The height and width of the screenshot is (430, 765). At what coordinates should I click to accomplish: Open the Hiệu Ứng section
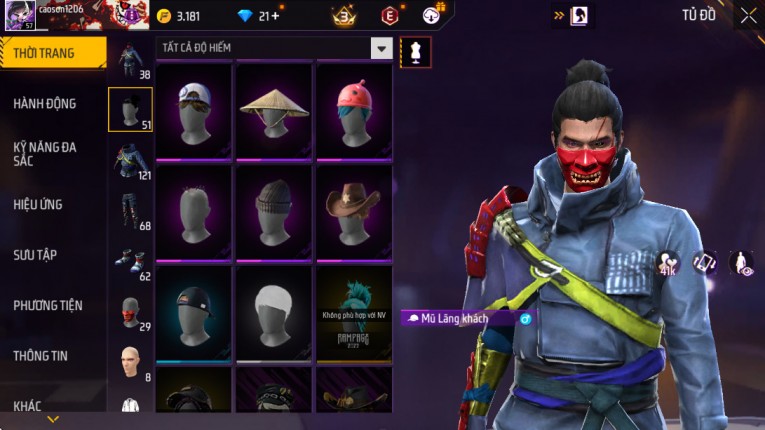tap(38, 205)
